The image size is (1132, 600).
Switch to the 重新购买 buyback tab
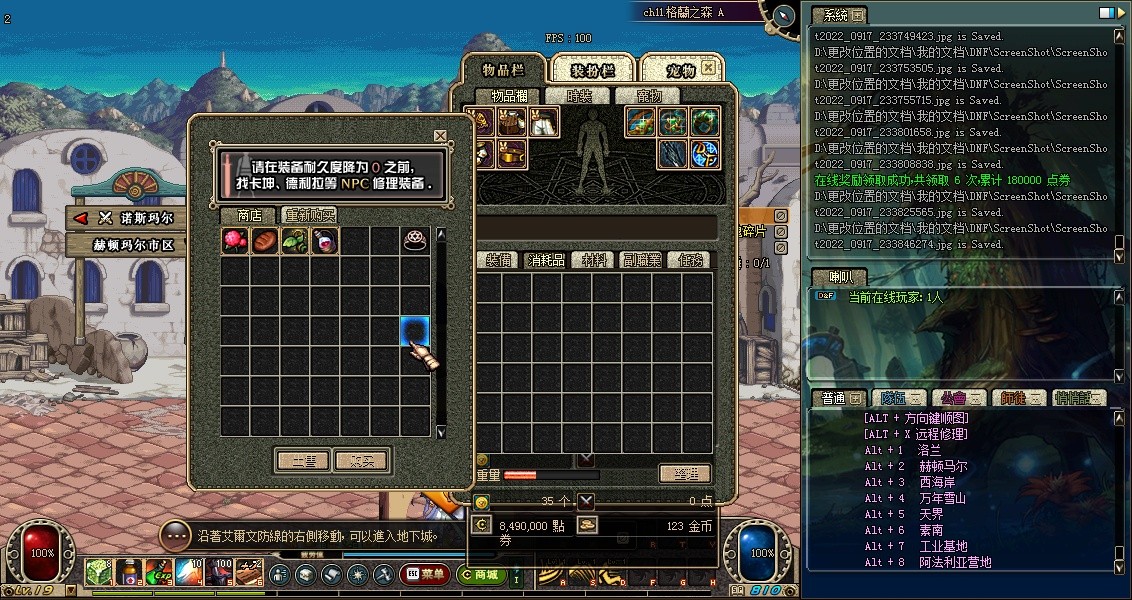pyautogui.click(x=309, y=215)
